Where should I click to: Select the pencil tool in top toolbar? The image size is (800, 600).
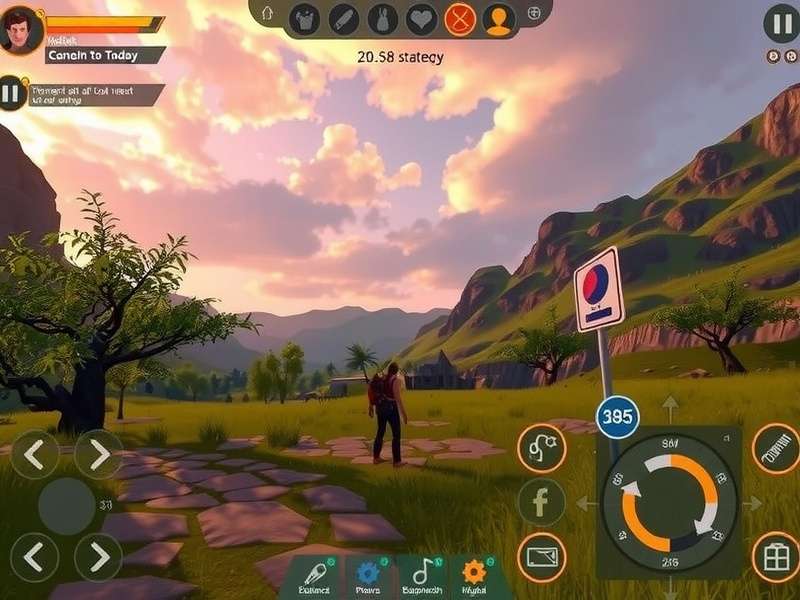pos(343,19)
